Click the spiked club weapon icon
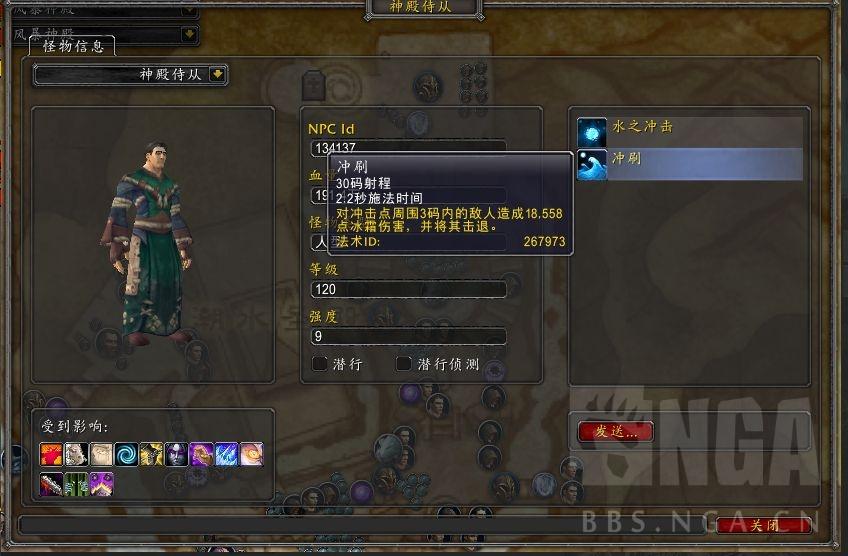The image size is (848, 556). (x=52, y=485)
